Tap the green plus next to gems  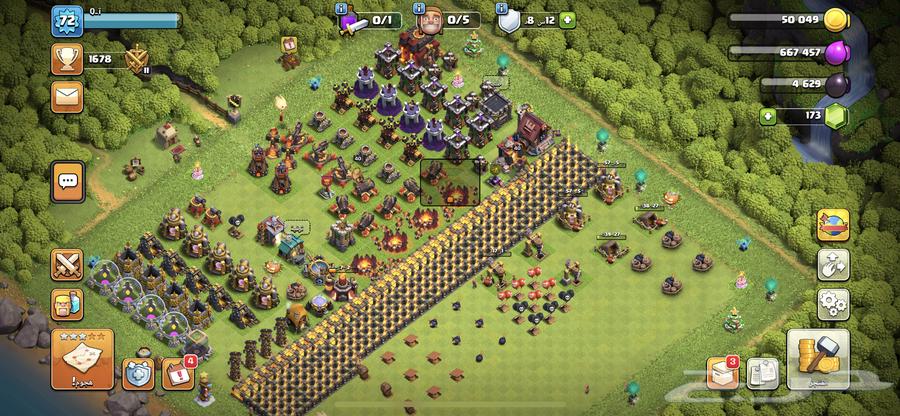[768, 117]
